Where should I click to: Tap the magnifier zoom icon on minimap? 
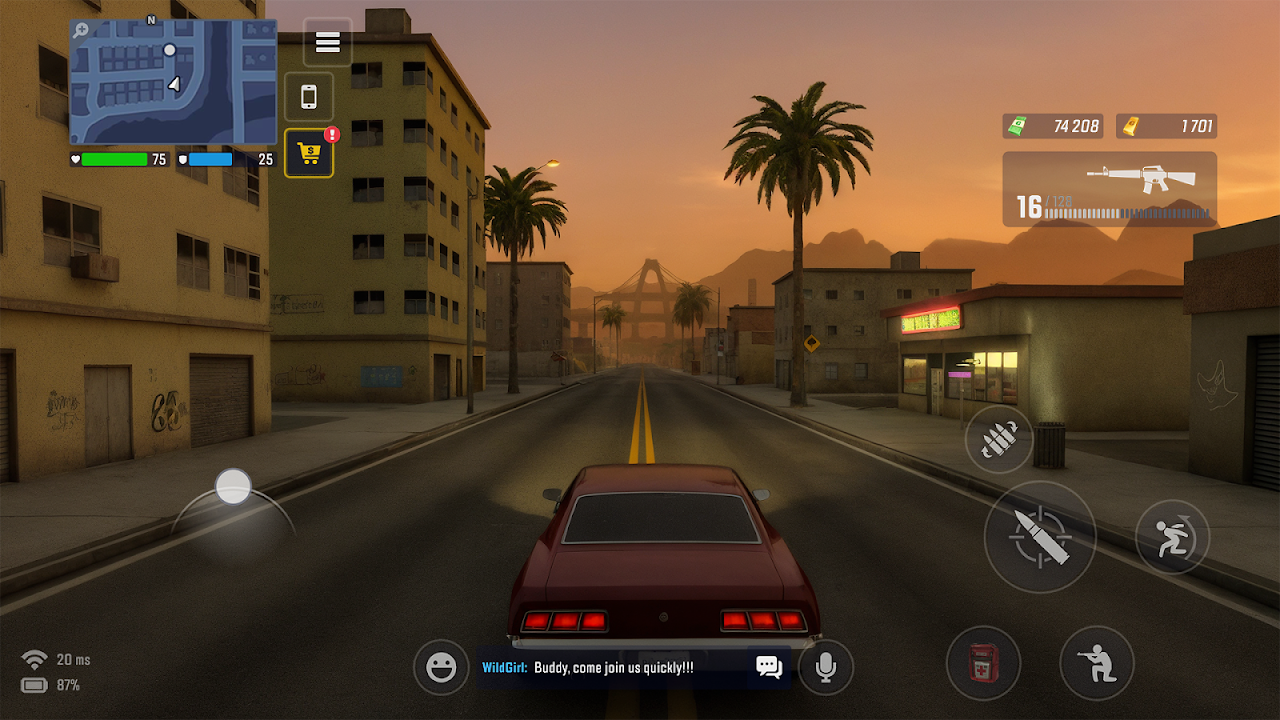tap(81, 31)
